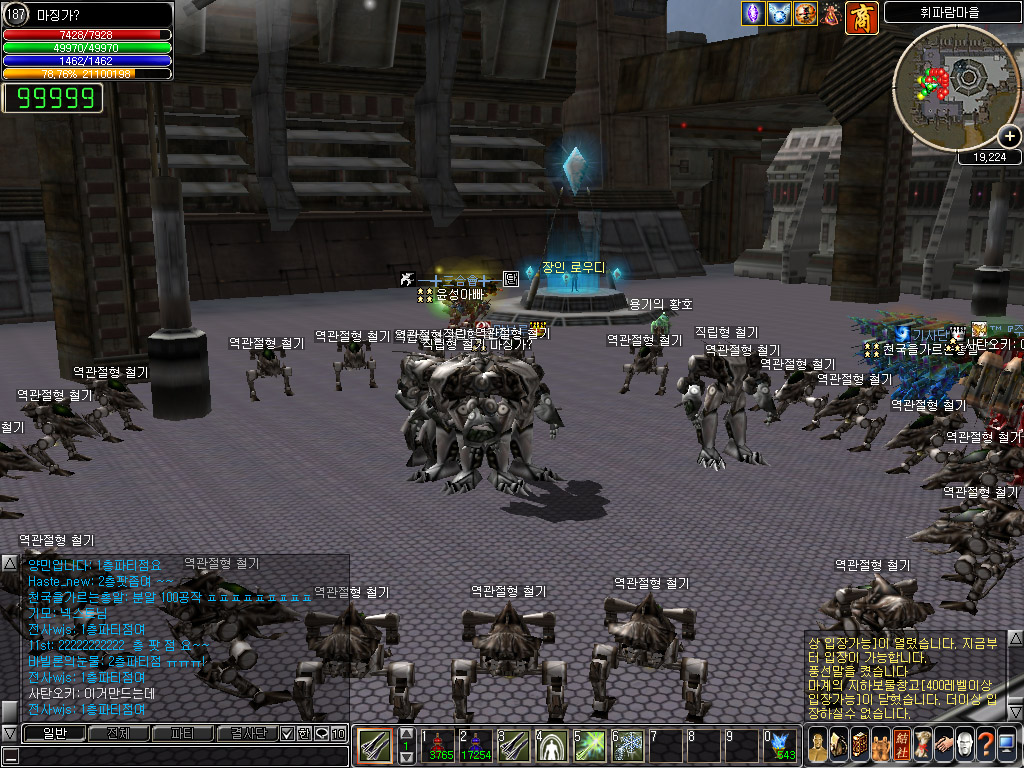Image resolution: width=1024 pixels, height=768 pixels.
Task: Select the 결사단 chat tab
Action: (x=246, y=734)
